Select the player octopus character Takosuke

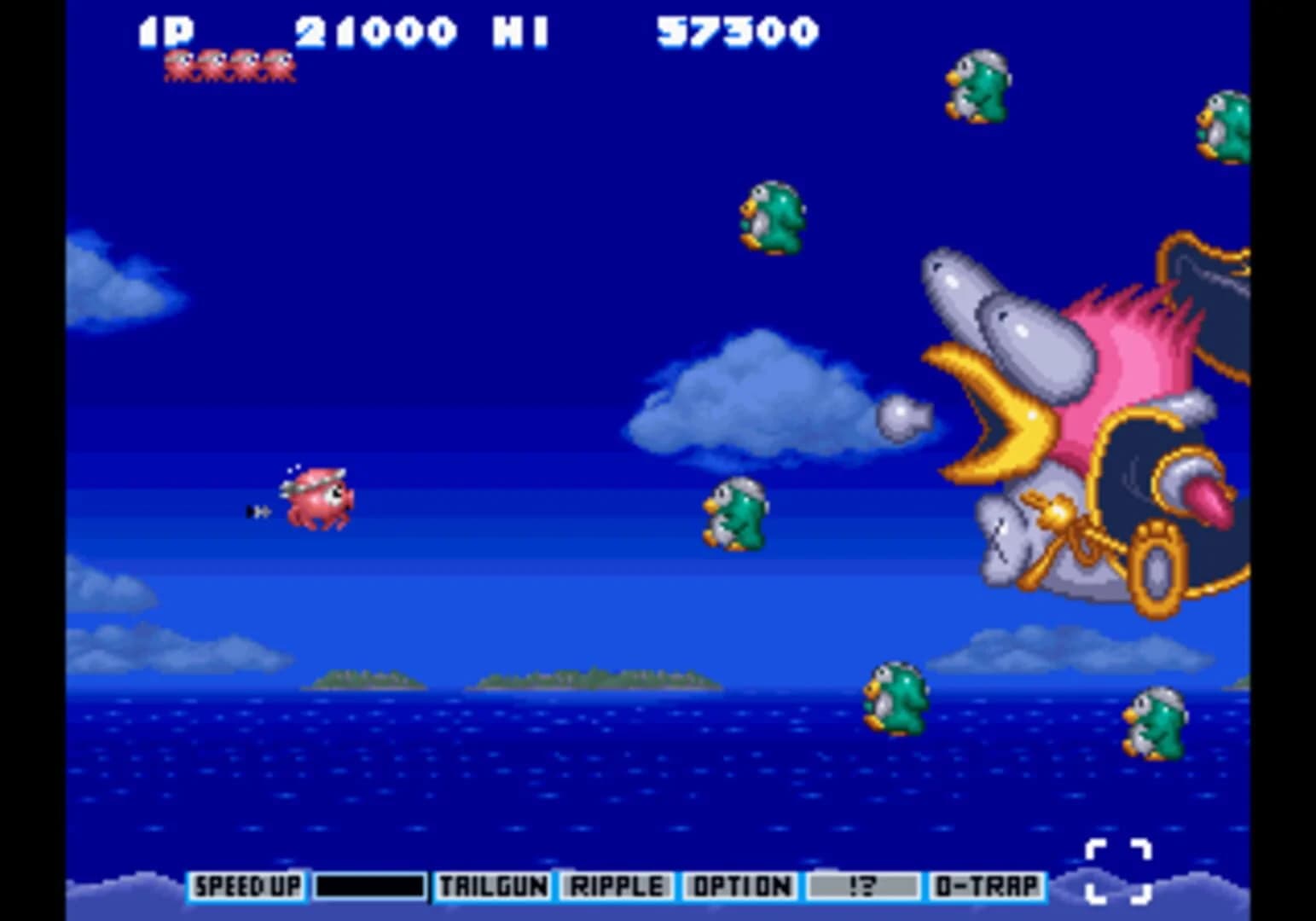316,499
